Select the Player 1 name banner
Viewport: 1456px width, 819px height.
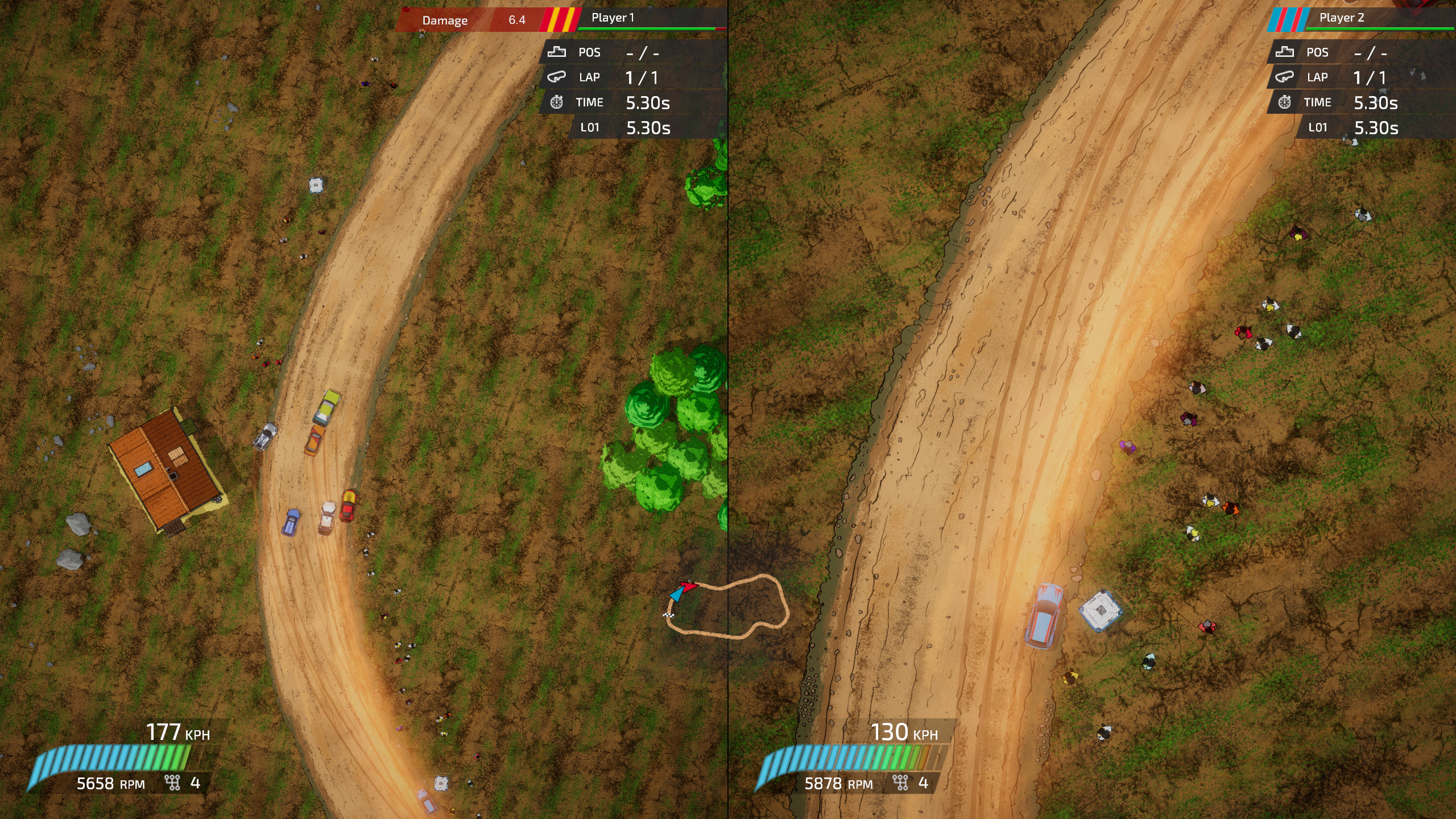[x=613, y=18]
